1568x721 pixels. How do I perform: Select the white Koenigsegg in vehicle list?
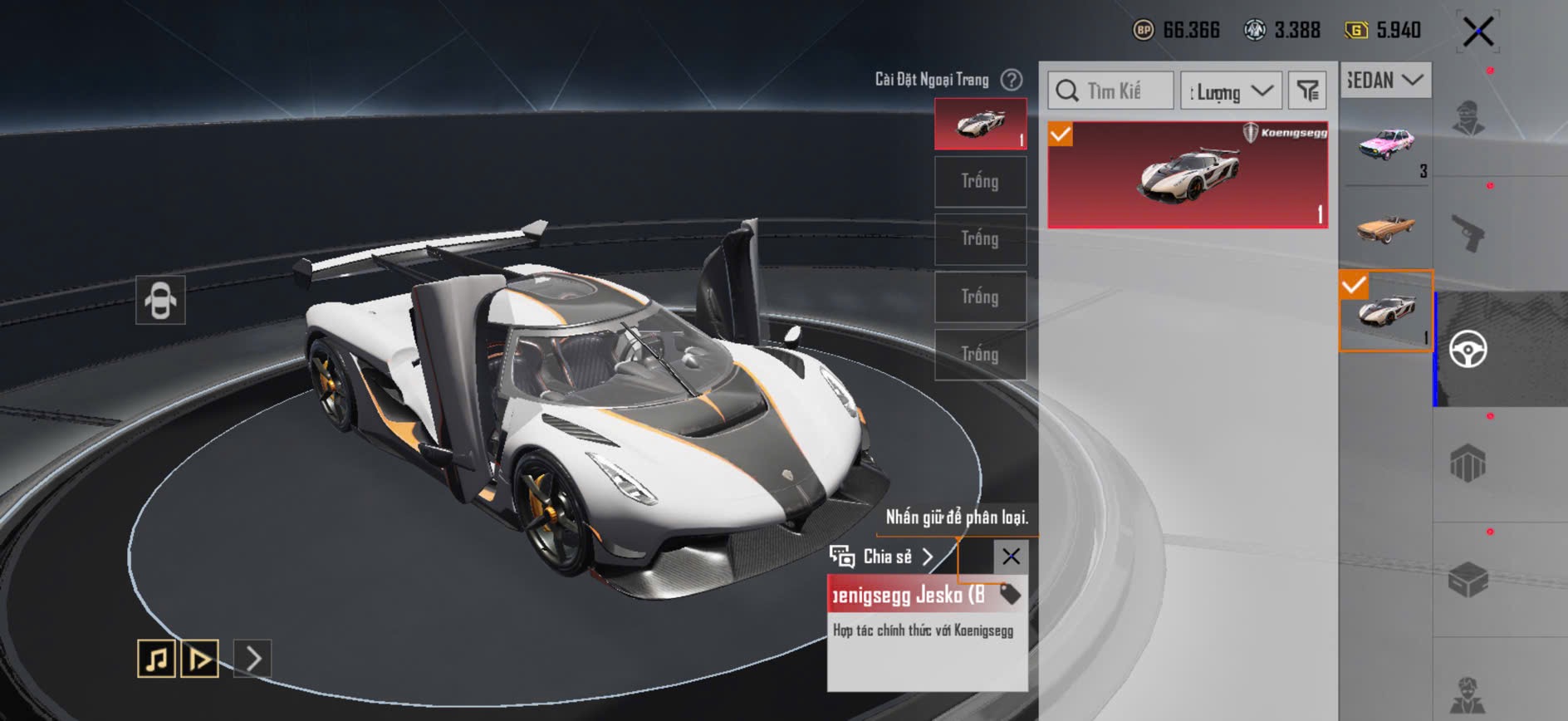pyautogui.click(x=1385, y=311)
